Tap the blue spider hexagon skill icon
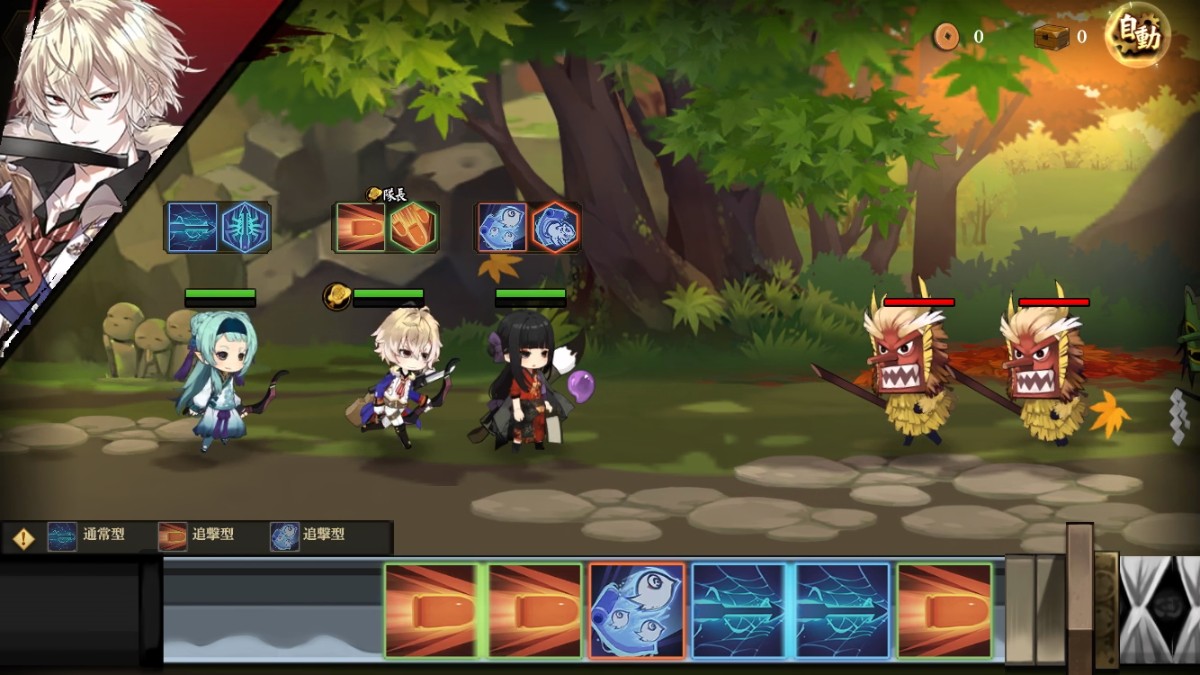Image resolution: width=1200 pixels, height=675 pixels. (x=244, y=227)
